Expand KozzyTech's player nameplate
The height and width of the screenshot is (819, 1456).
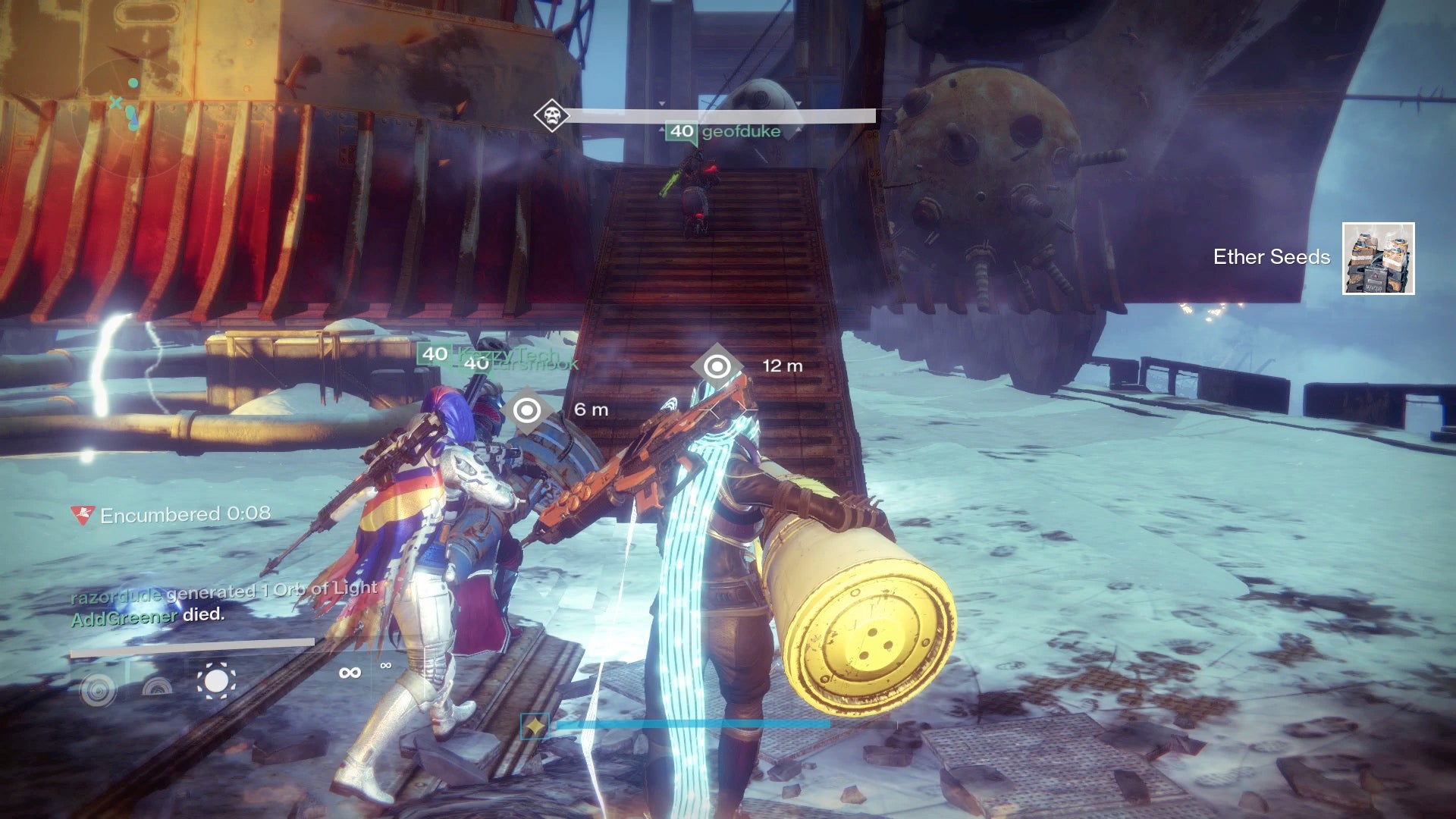(x=508, y=353)
